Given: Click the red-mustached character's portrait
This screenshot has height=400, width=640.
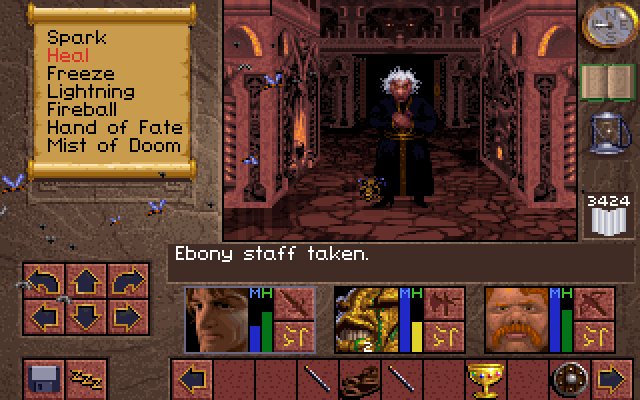Looking at the screenshot, I should coord(515,319).
